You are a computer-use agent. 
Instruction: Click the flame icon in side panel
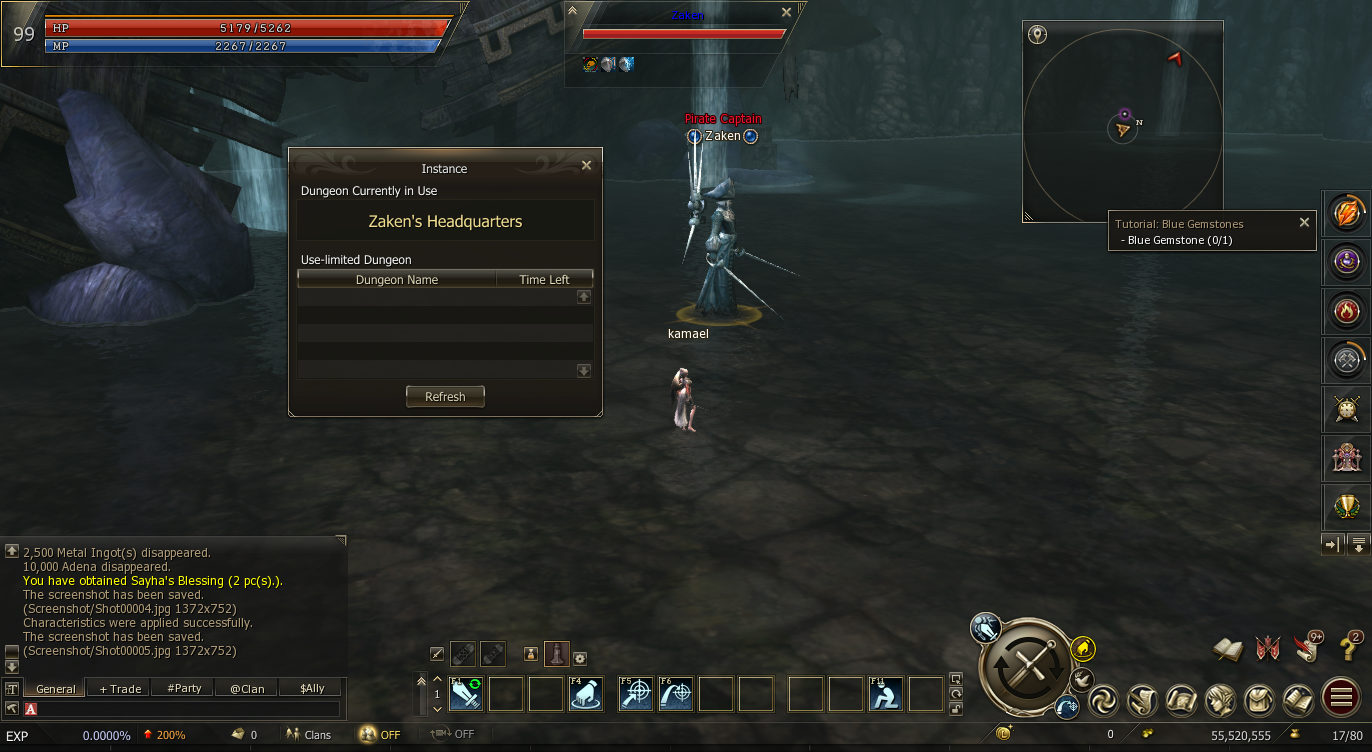tap(1345, 311)
